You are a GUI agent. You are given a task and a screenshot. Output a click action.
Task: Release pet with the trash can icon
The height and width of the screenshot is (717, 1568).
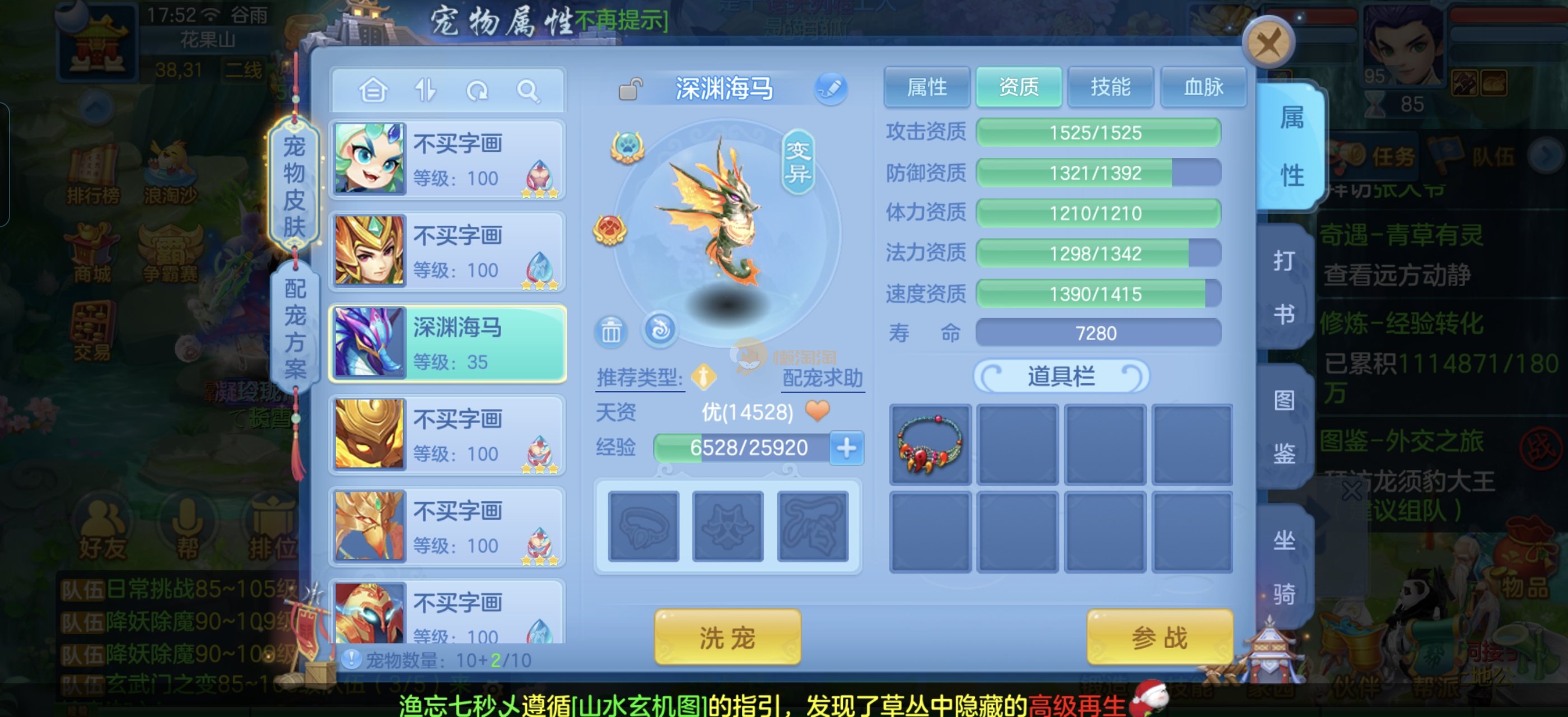pos(610,332)
